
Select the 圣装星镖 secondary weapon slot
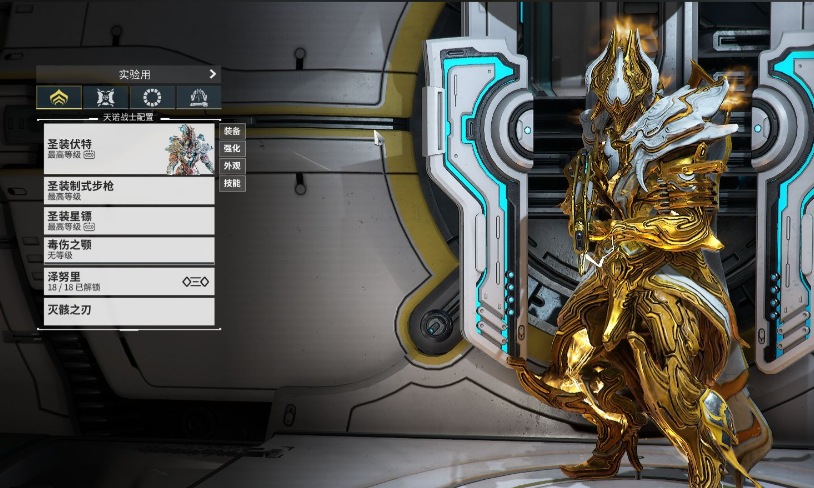coord(128,220)
